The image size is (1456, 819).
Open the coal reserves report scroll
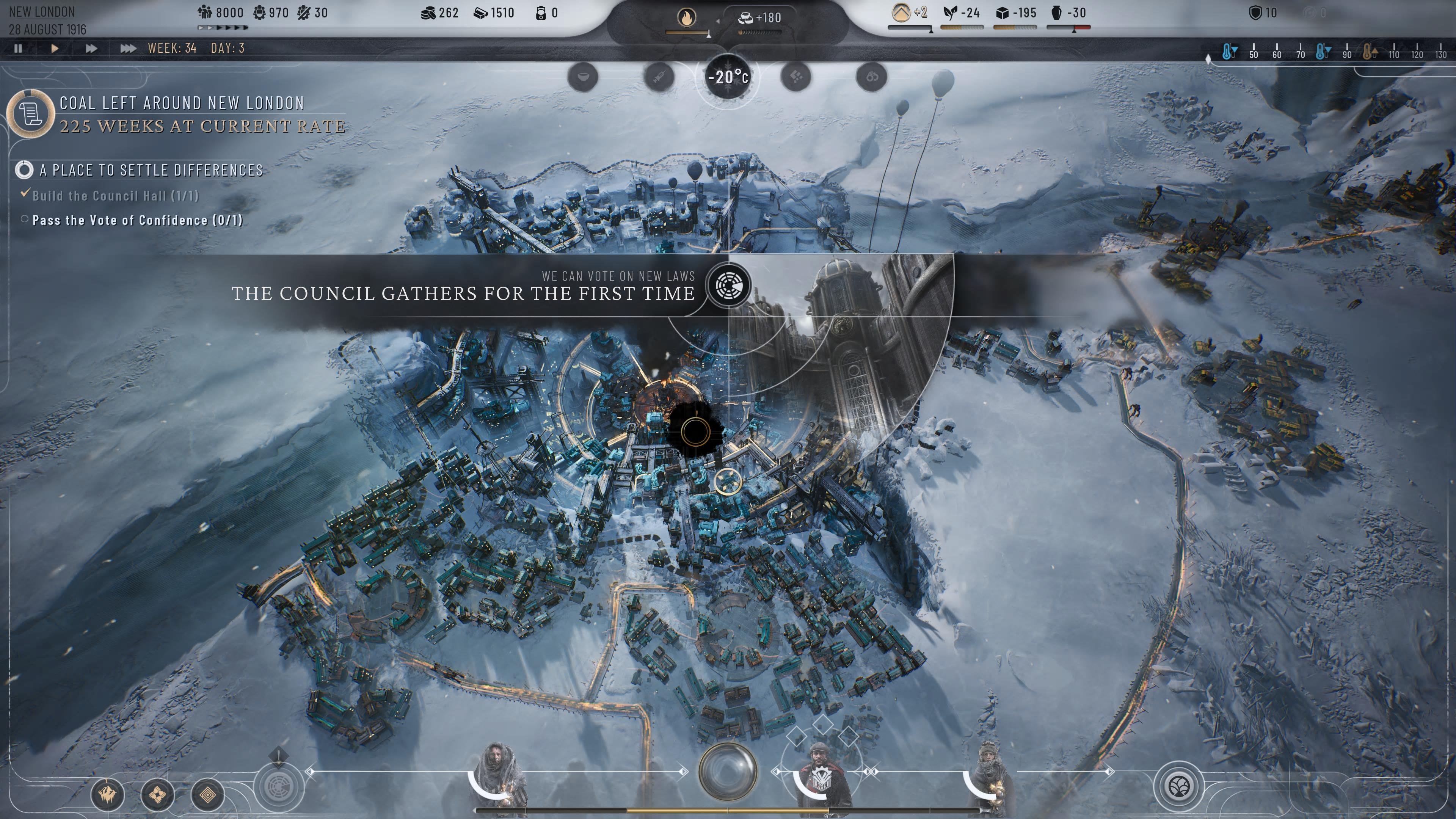point(31,115)
